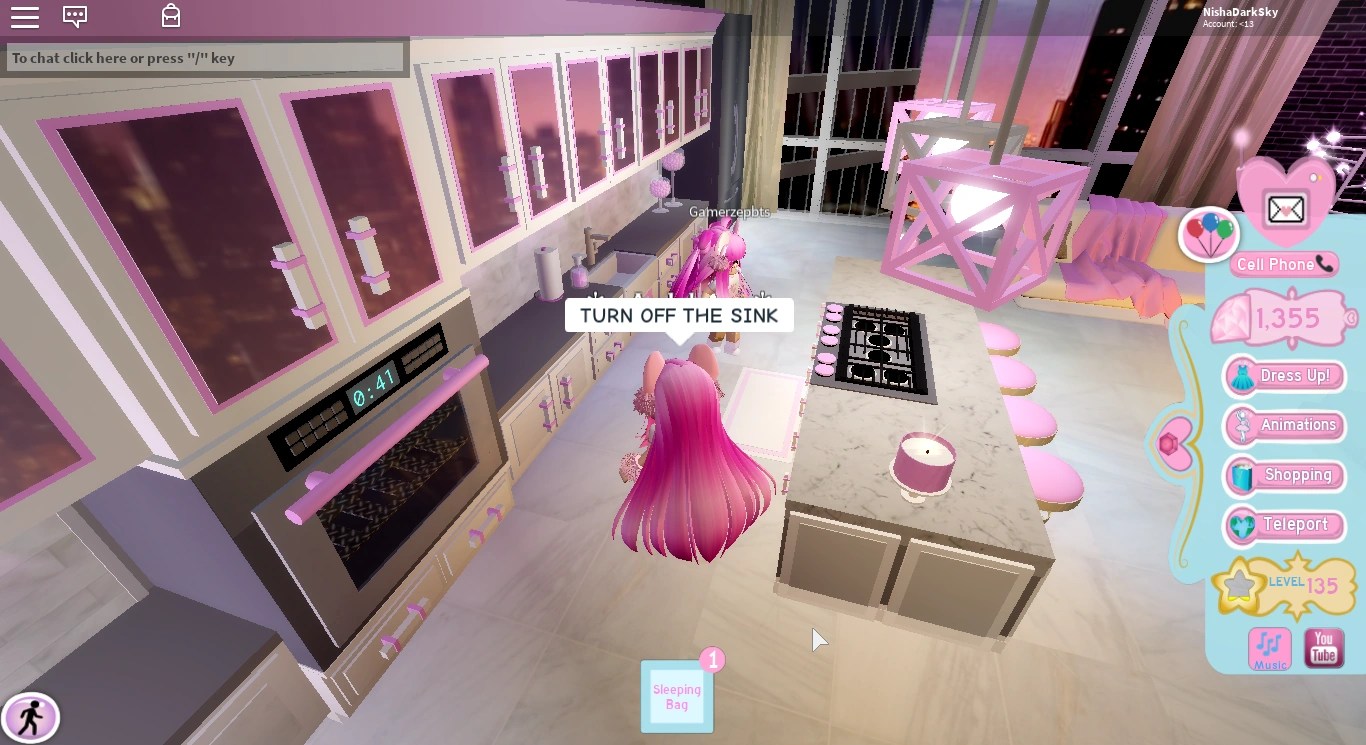Visit the YouTube channel
1366x745 pixels.
tap(1323, 649)
